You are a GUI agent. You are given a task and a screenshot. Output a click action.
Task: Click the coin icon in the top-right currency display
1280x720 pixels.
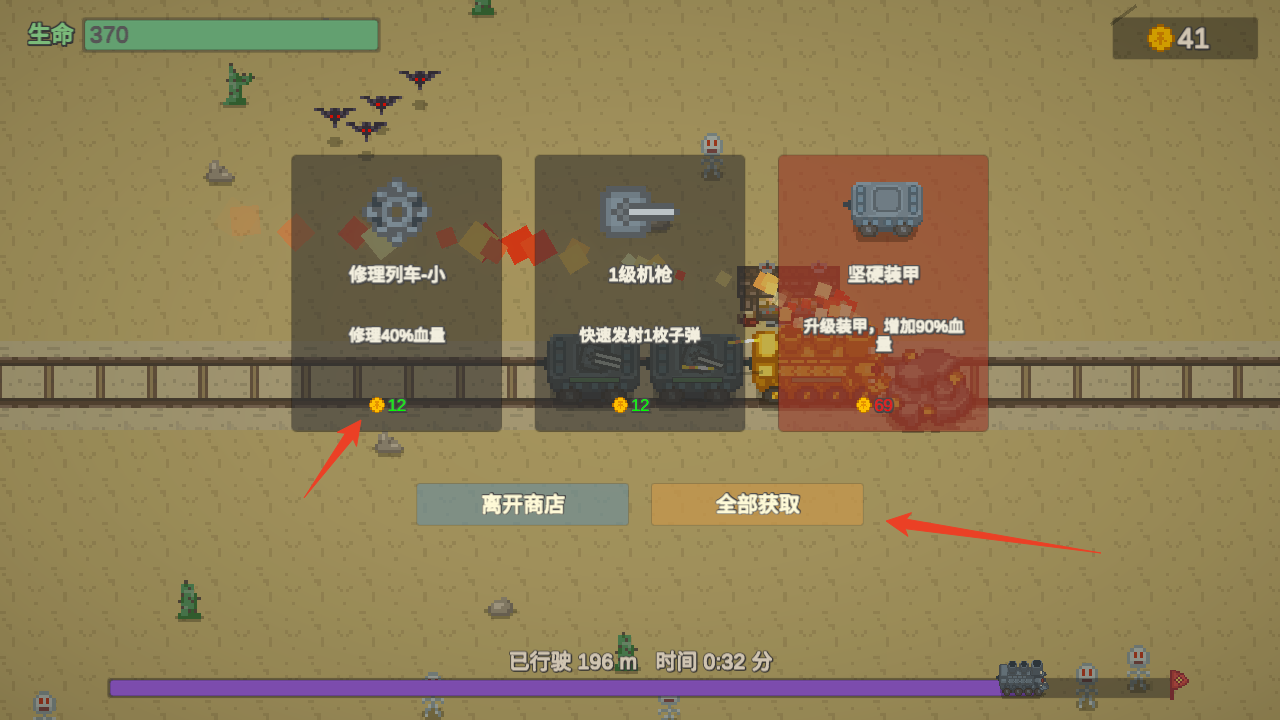click(1160, 38)
